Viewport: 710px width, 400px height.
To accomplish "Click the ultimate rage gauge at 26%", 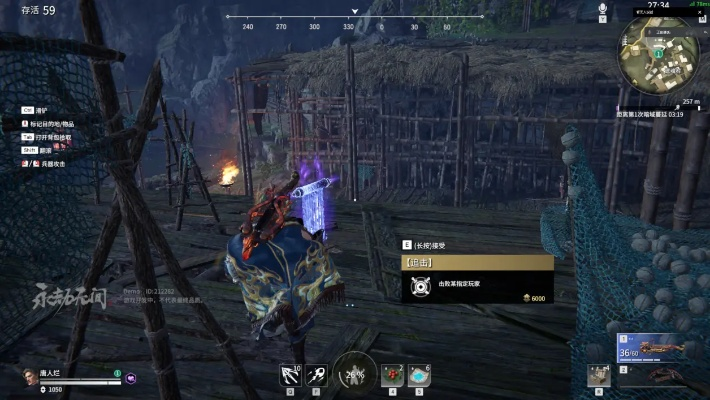I will click(x=354, y=374).
